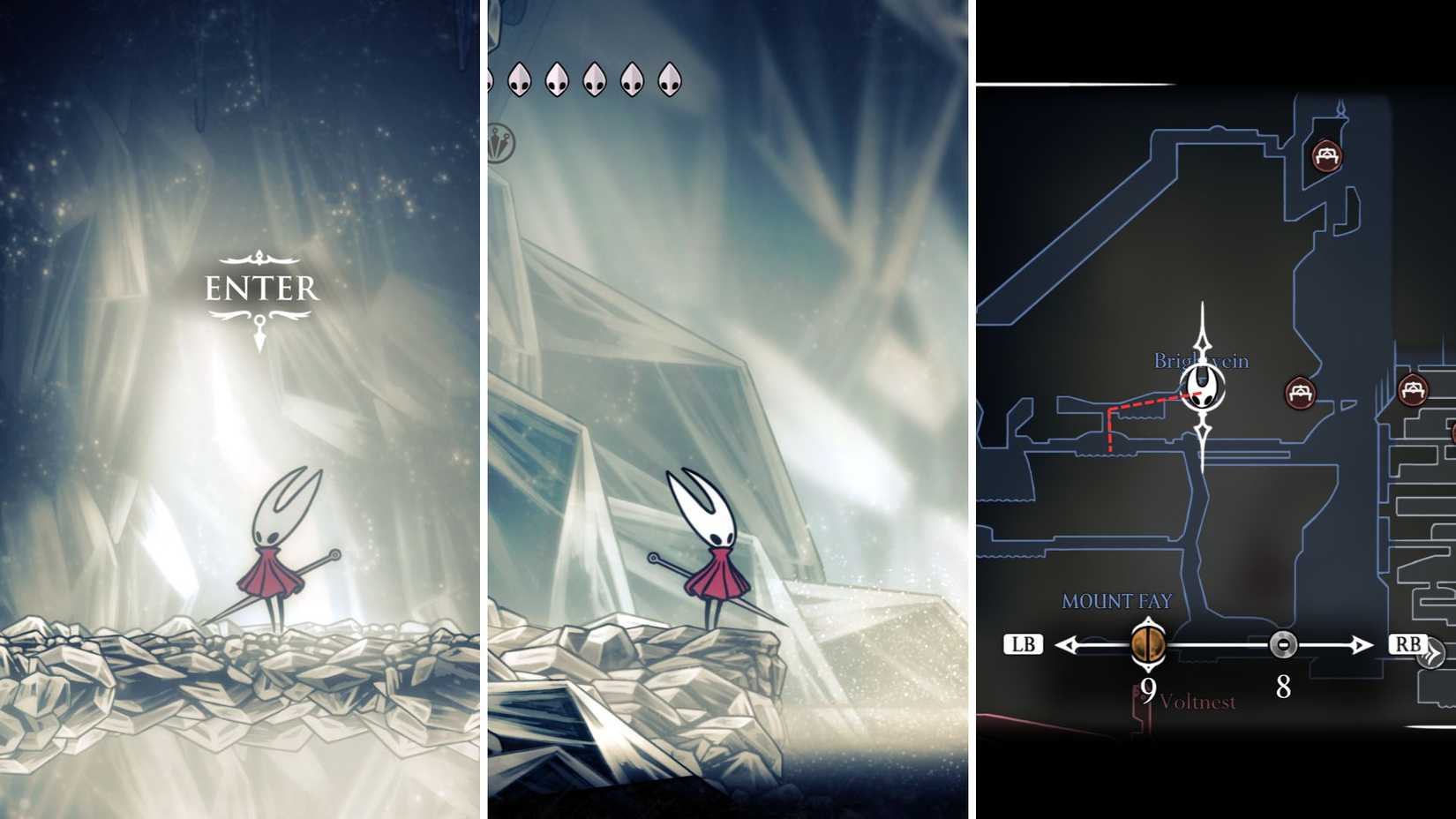Click Hornet's player marker at Brightvein
The height and width of the screenshot is (819, 1456).
tap(1202, 389)
